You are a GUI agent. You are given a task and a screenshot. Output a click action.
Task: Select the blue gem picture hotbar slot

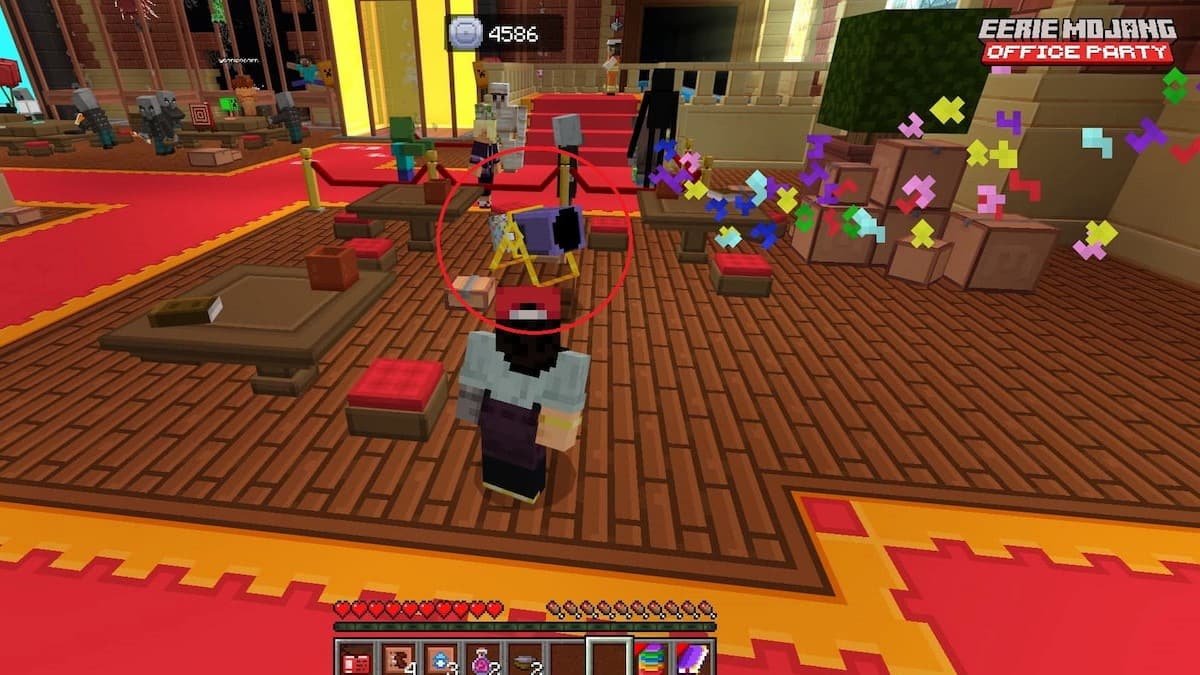point(438,659)
